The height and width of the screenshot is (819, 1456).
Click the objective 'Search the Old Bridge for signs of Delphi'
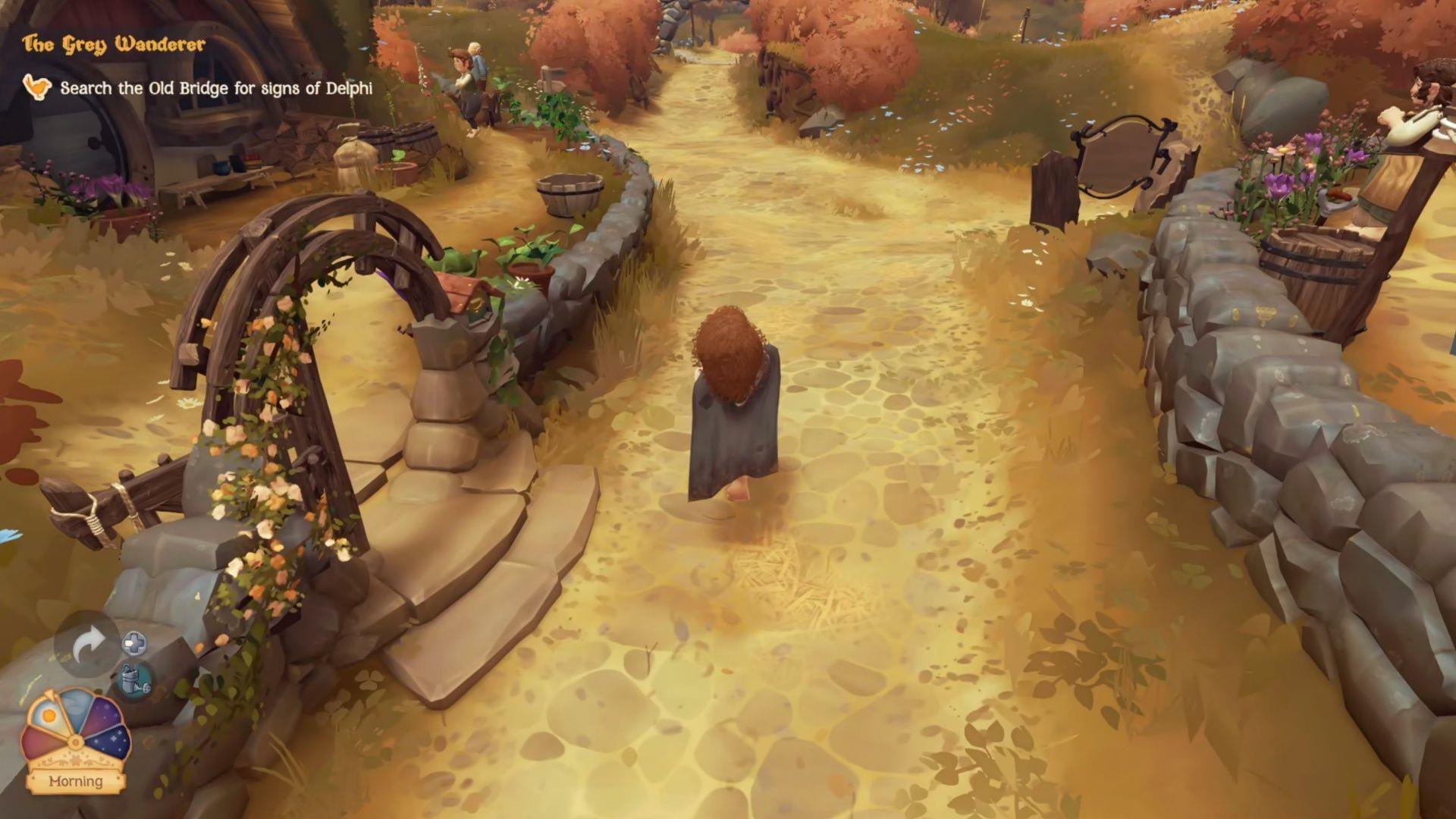218,87
